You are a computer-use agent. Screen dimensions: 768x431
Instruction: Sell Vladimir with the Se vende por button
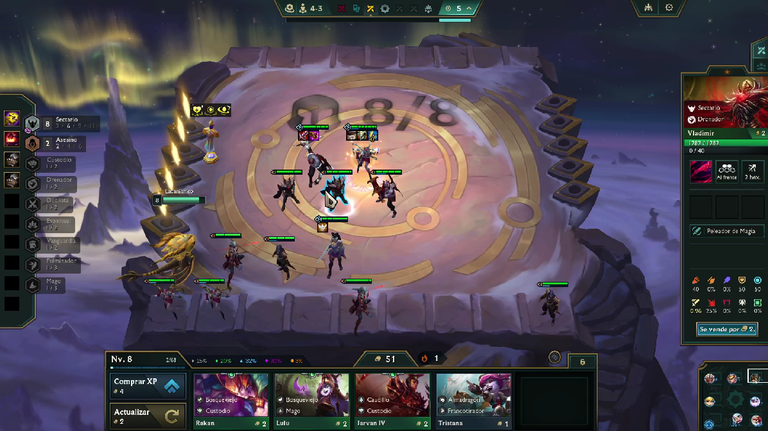(x=727, y=328)
